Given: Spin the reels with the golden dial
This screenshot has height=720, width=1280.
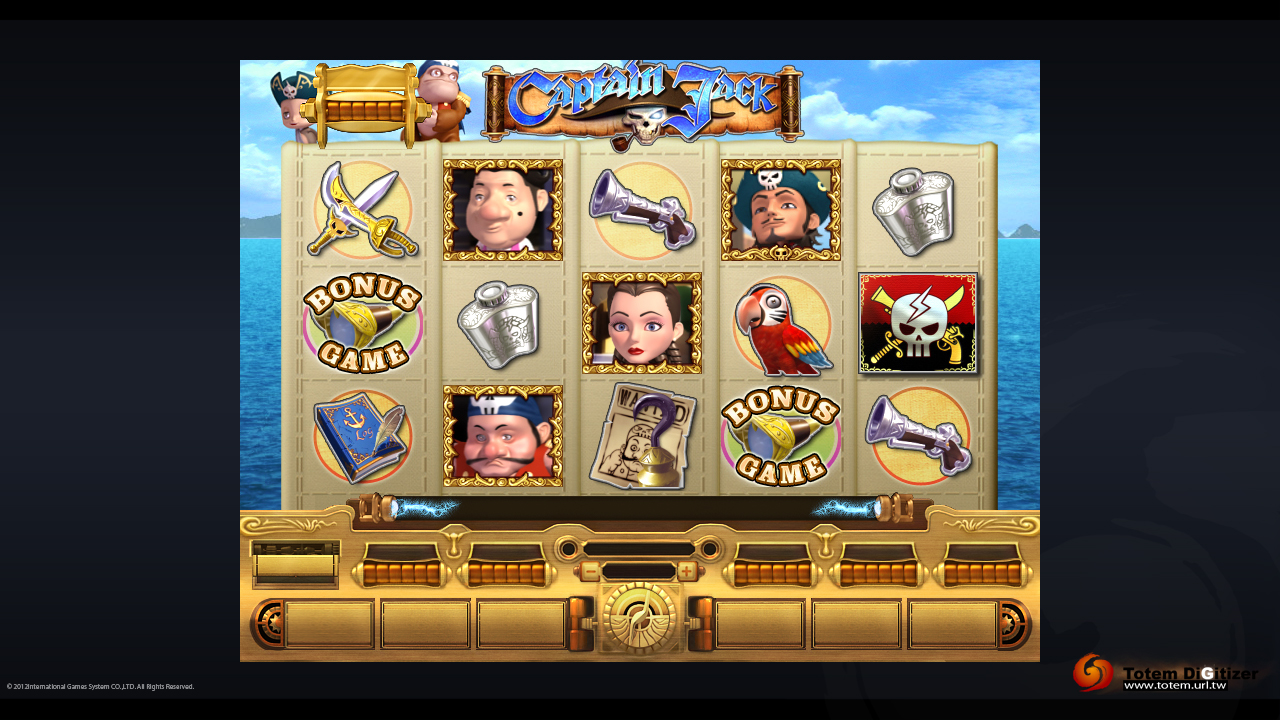Looking at the screenshot, I should coord(639,618).
